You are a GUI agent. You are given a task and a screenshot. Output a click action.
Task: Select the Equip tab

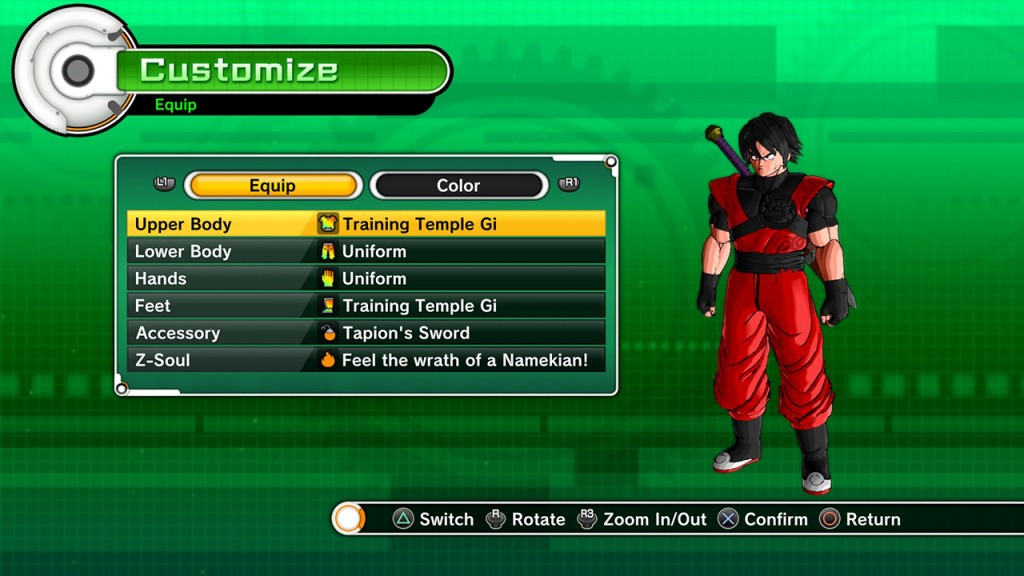tap(272, 186)
